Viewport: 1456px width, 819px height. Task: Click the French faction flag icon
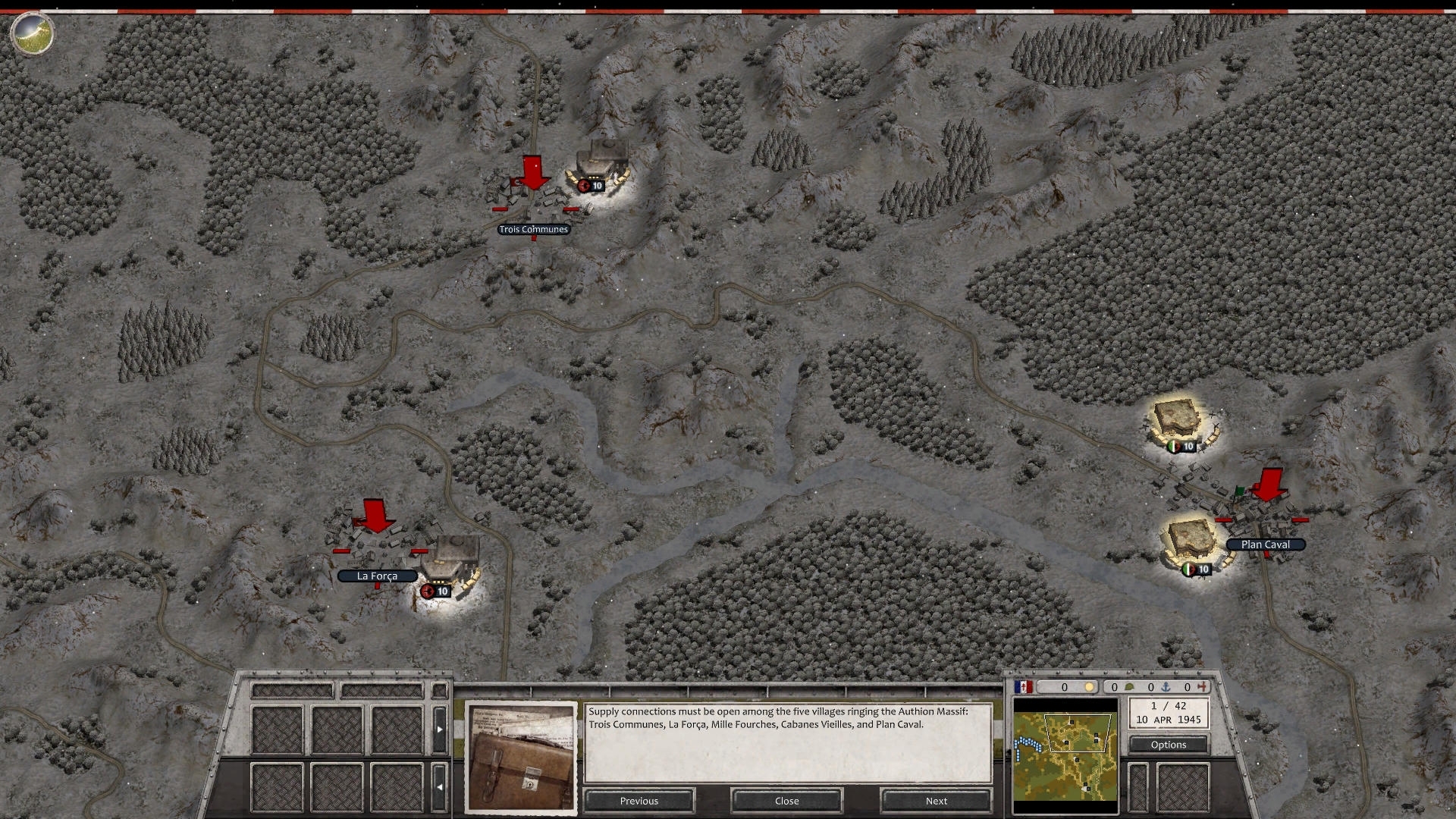[x=1023, y=686]
